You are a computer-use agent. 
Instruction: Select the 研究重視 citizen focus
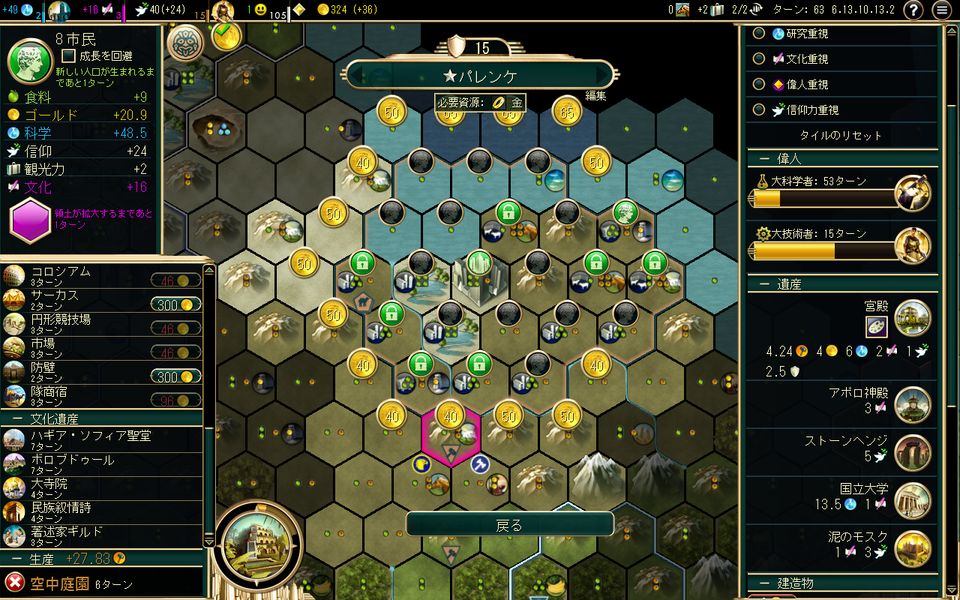[759, 33]
